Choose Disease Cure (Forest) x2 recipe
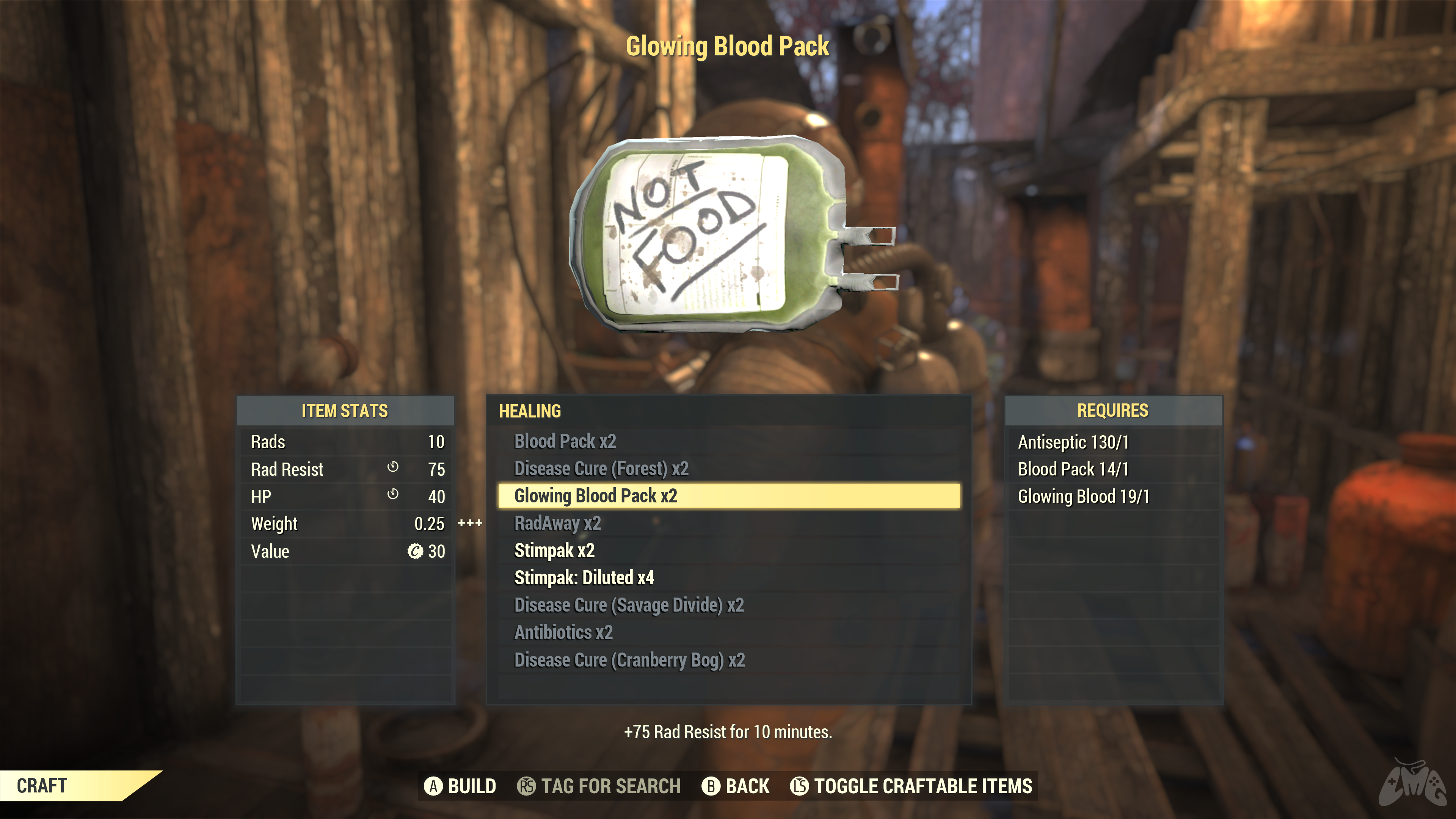Image resolution: width=1456 pixels, height=819 pixels. tap(601, 469)
